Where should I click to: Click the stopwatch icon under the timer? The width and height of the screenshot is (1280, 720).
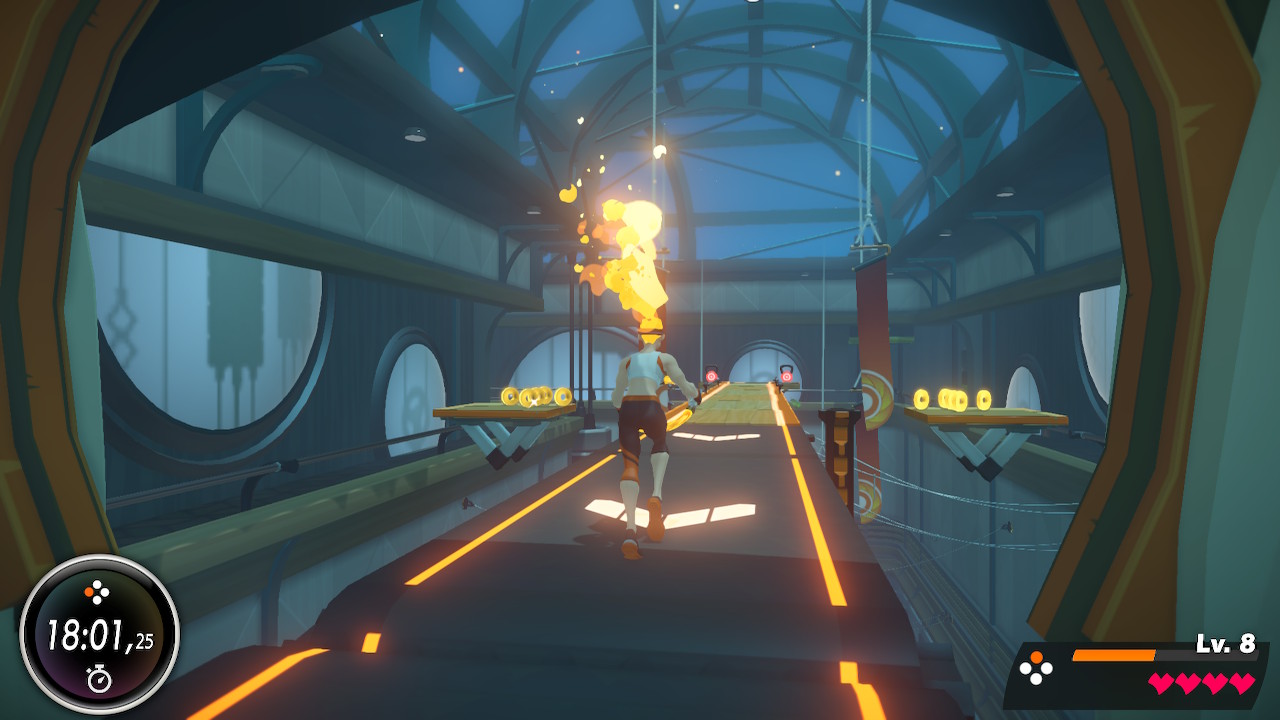[99, 680]
